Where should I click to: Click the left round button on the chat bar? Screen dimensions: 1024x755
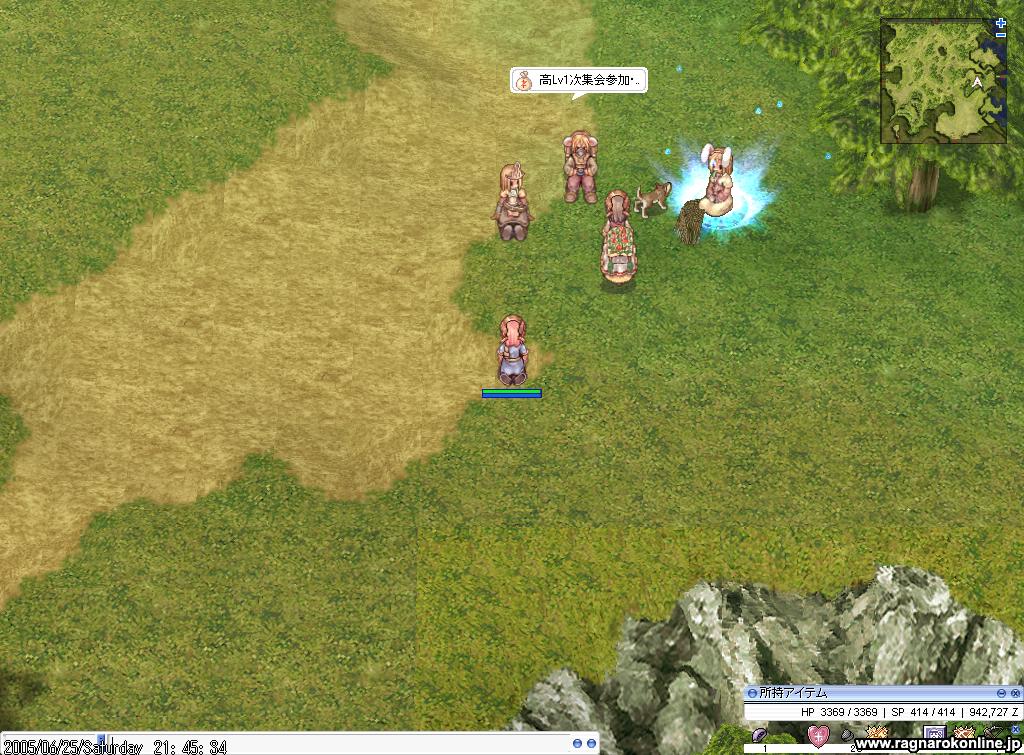pos(577,744)
